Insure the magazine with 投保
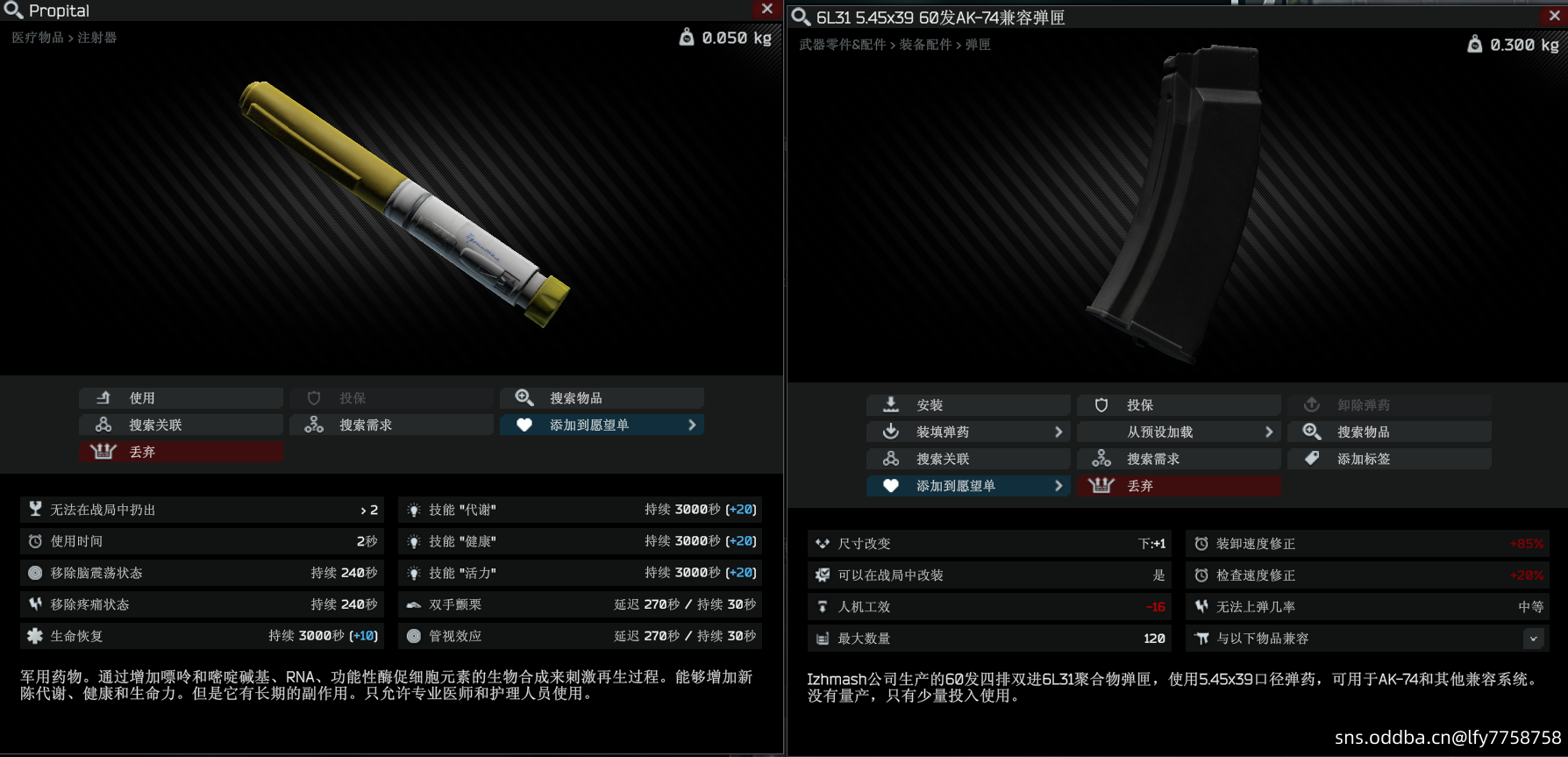The width and height of the screenshot is (1568, 757). click(1179, 405)
